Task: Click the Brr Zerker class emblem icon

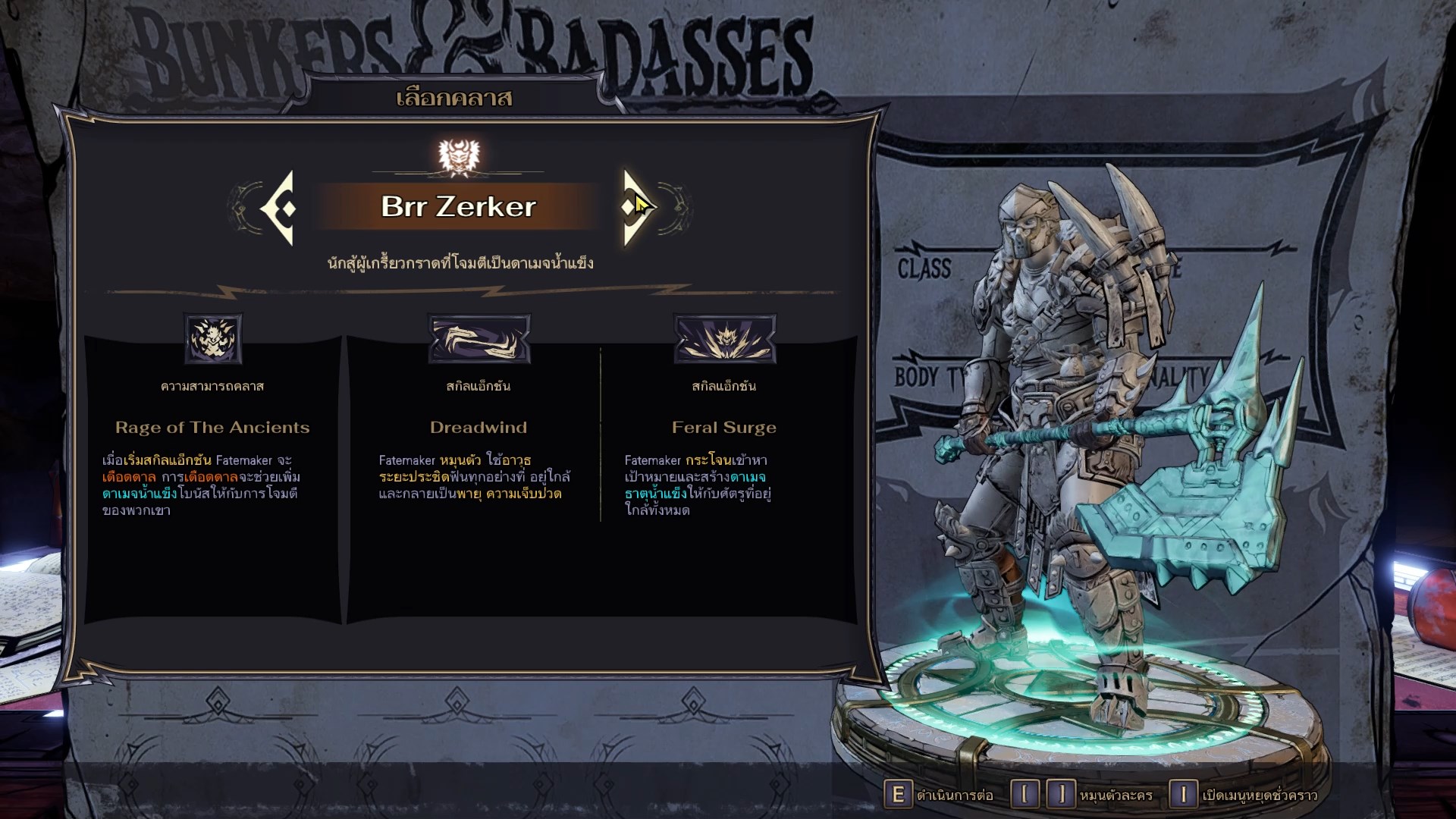Action: 460,156
